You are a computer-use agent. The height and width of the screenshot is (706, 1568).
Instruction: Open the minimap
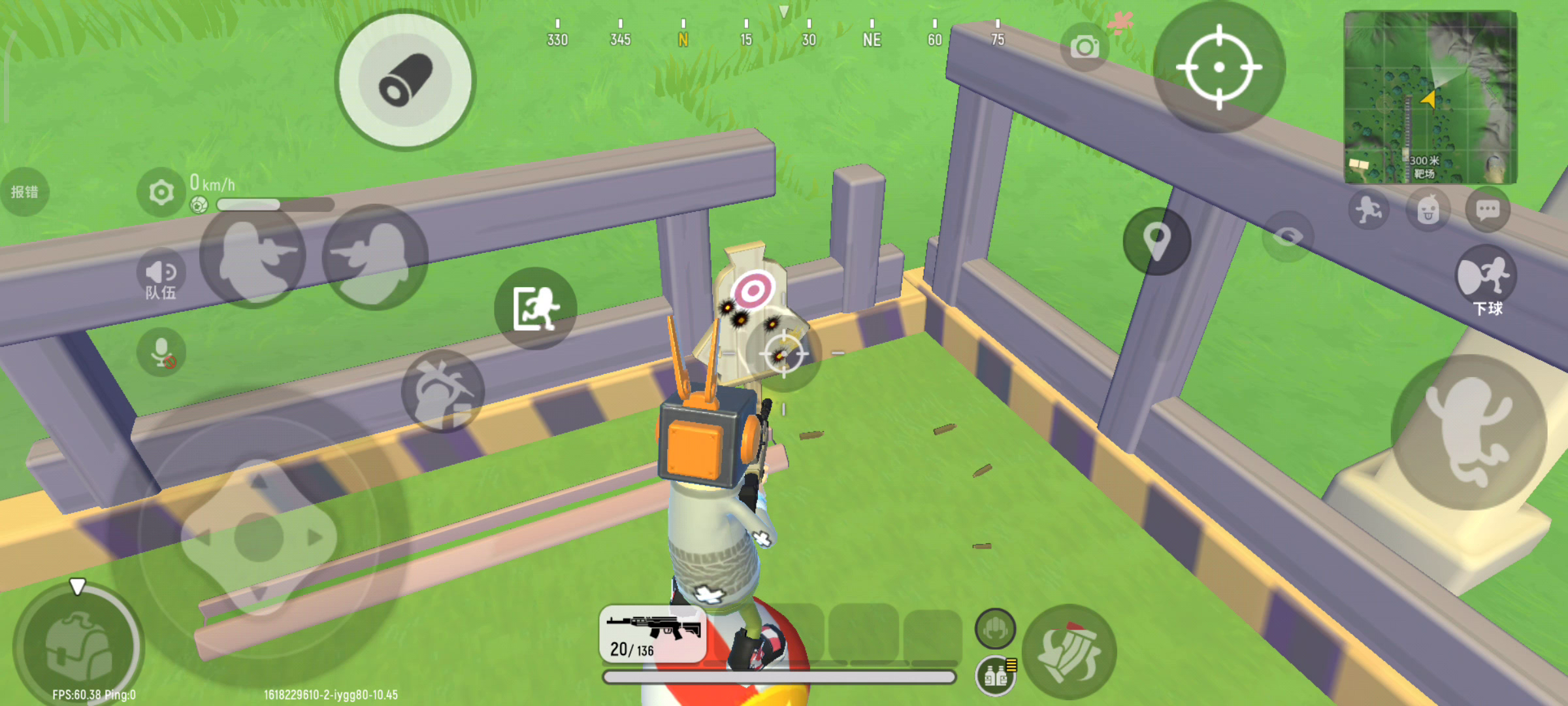pyautogui.click(x=1430, y=97)
